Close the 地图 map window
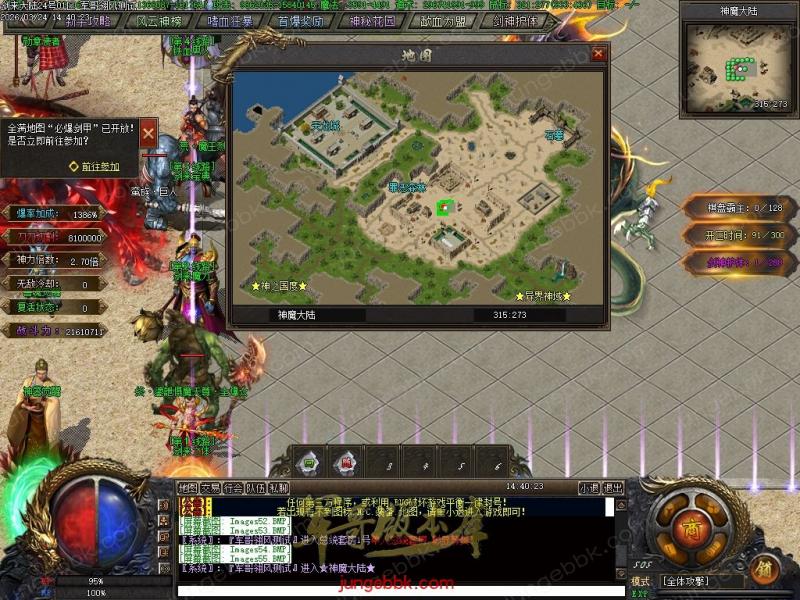 598,54
